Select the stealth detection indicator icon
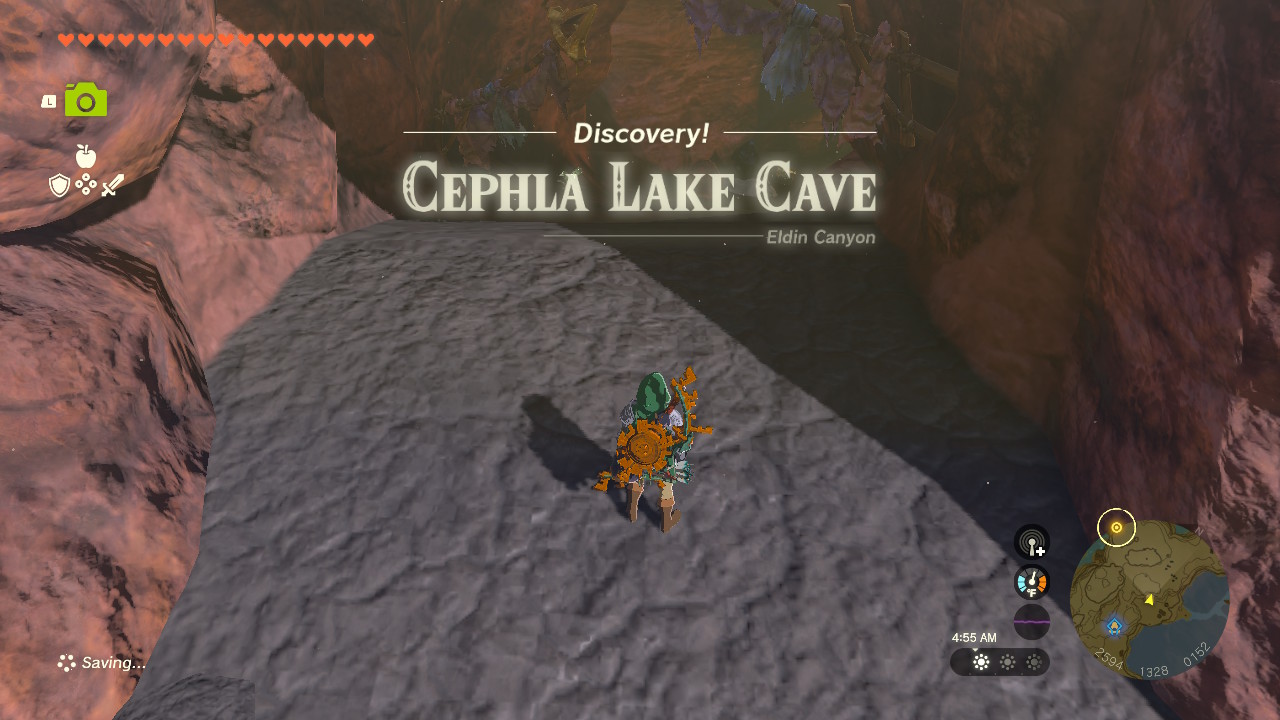1280x720 pixels. click(x=1031, y=541)
